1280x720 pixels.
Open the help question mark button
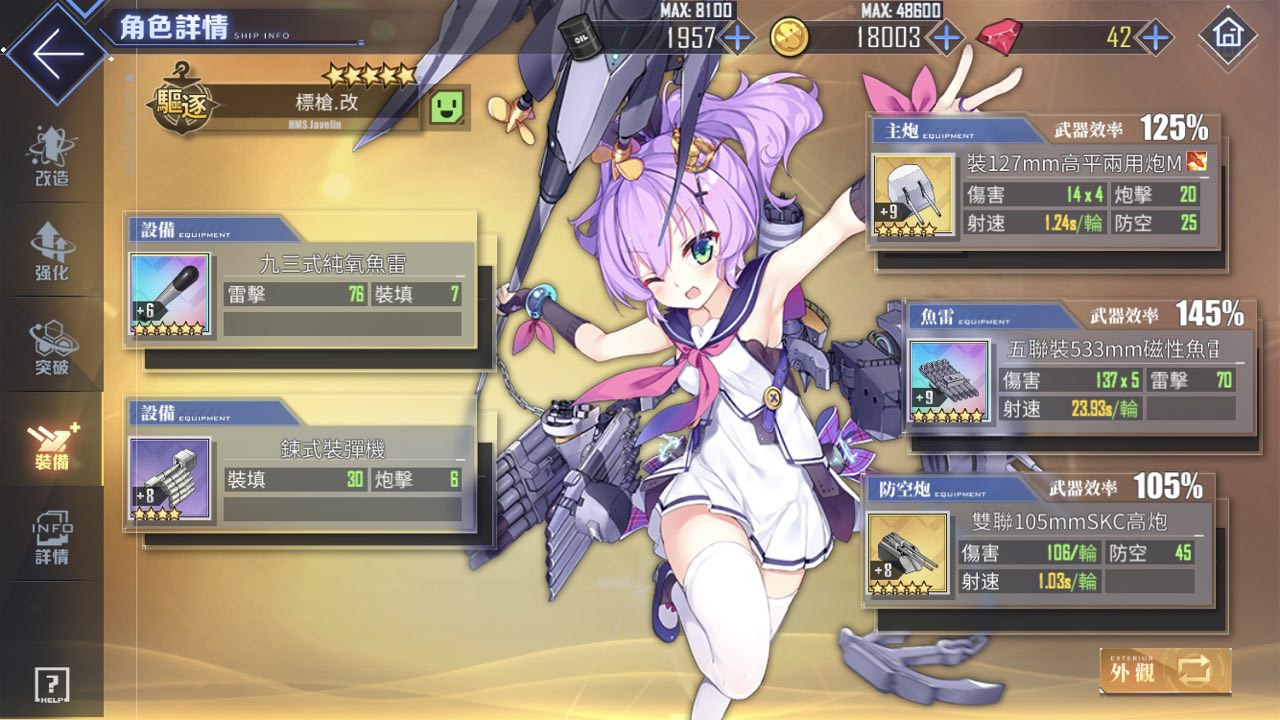coord(52,686)
